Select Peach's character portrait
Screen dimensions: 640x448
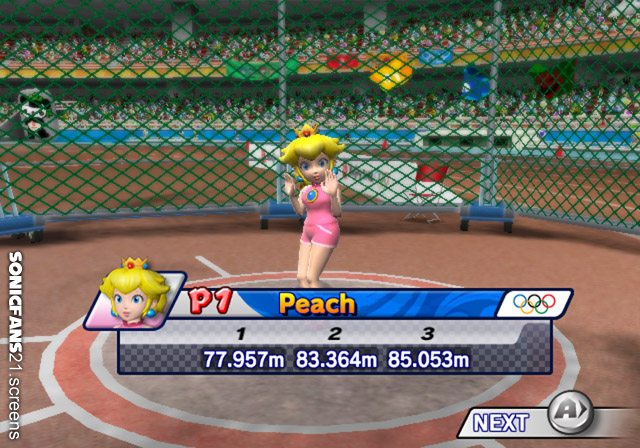pos(134,297)
